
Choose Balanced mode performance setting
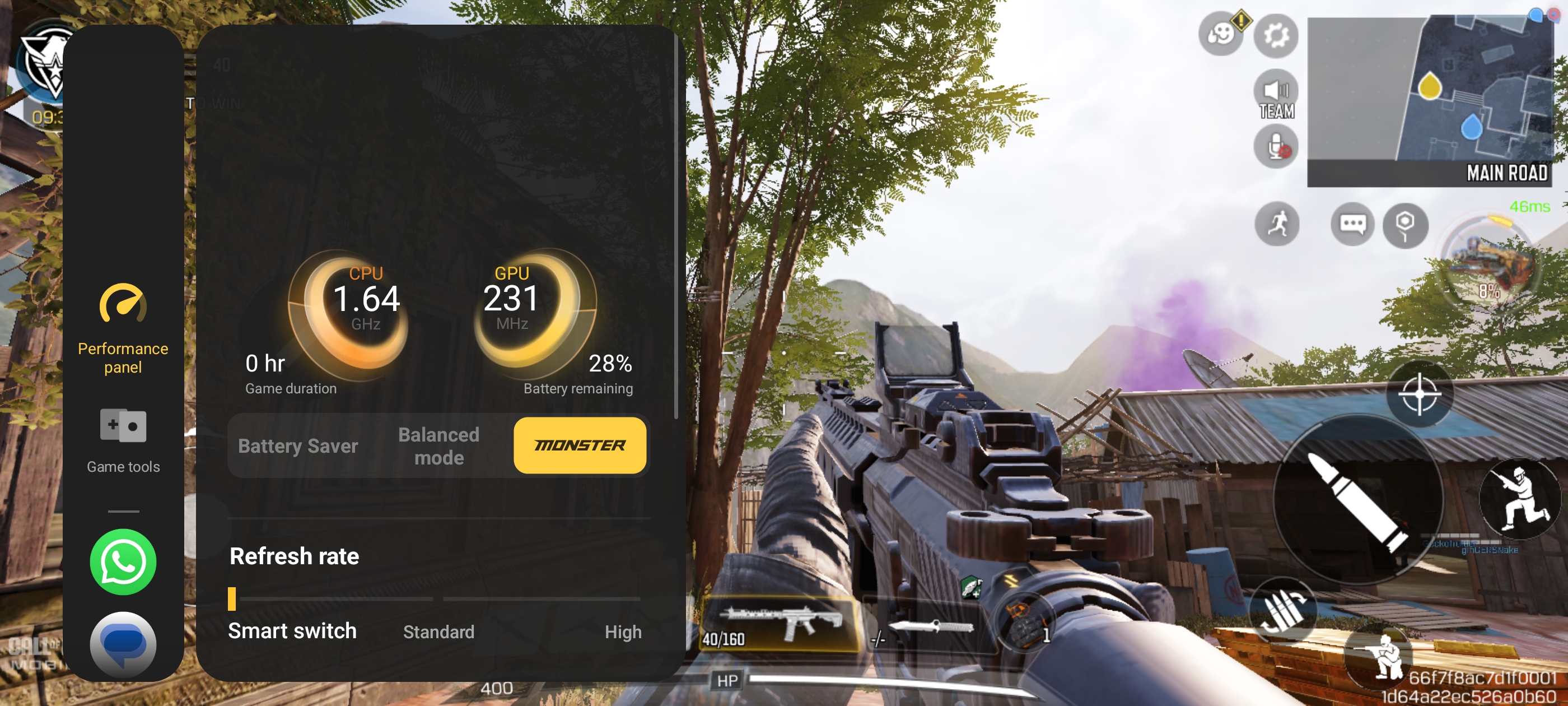438,446
